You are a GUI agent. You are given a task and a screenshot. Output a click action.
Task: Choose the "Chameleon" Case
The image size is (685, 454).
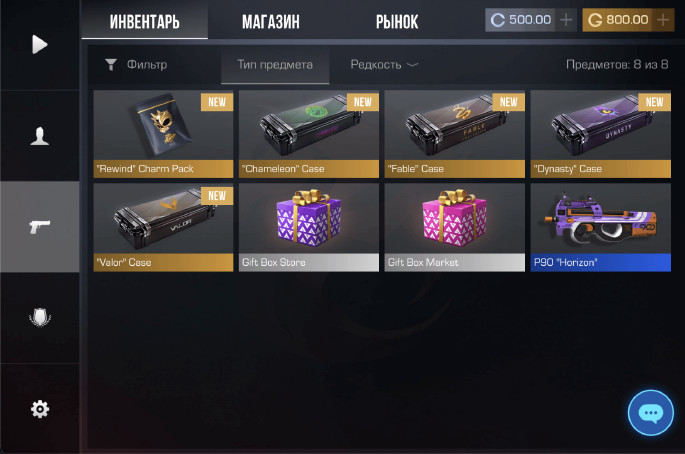pos(308,133)
